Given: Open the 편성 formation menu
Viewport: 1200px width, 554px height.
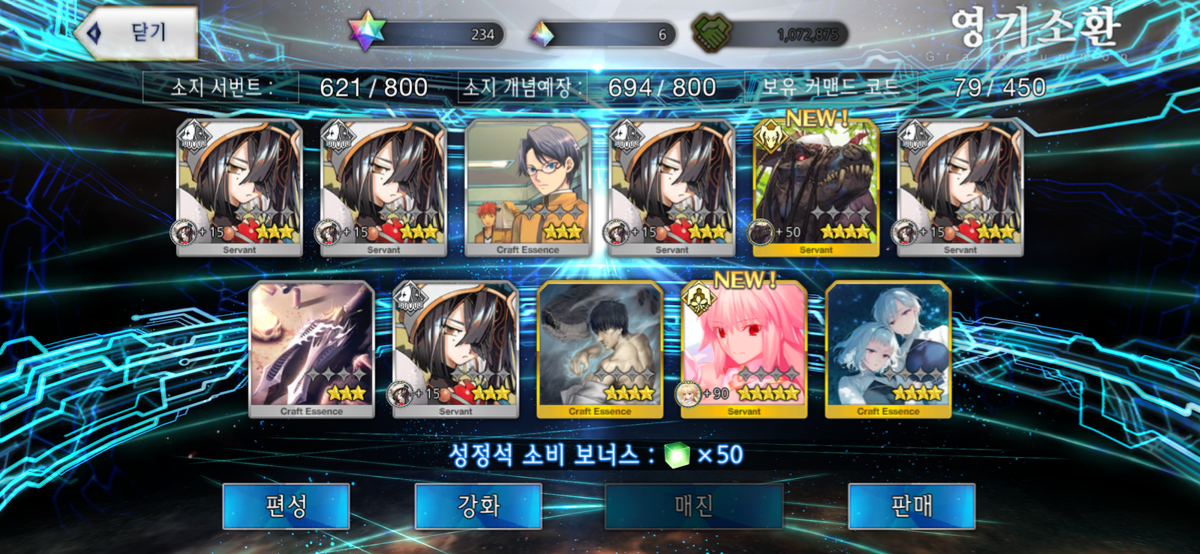Looking at the screenshot, I should coord(286,506).
